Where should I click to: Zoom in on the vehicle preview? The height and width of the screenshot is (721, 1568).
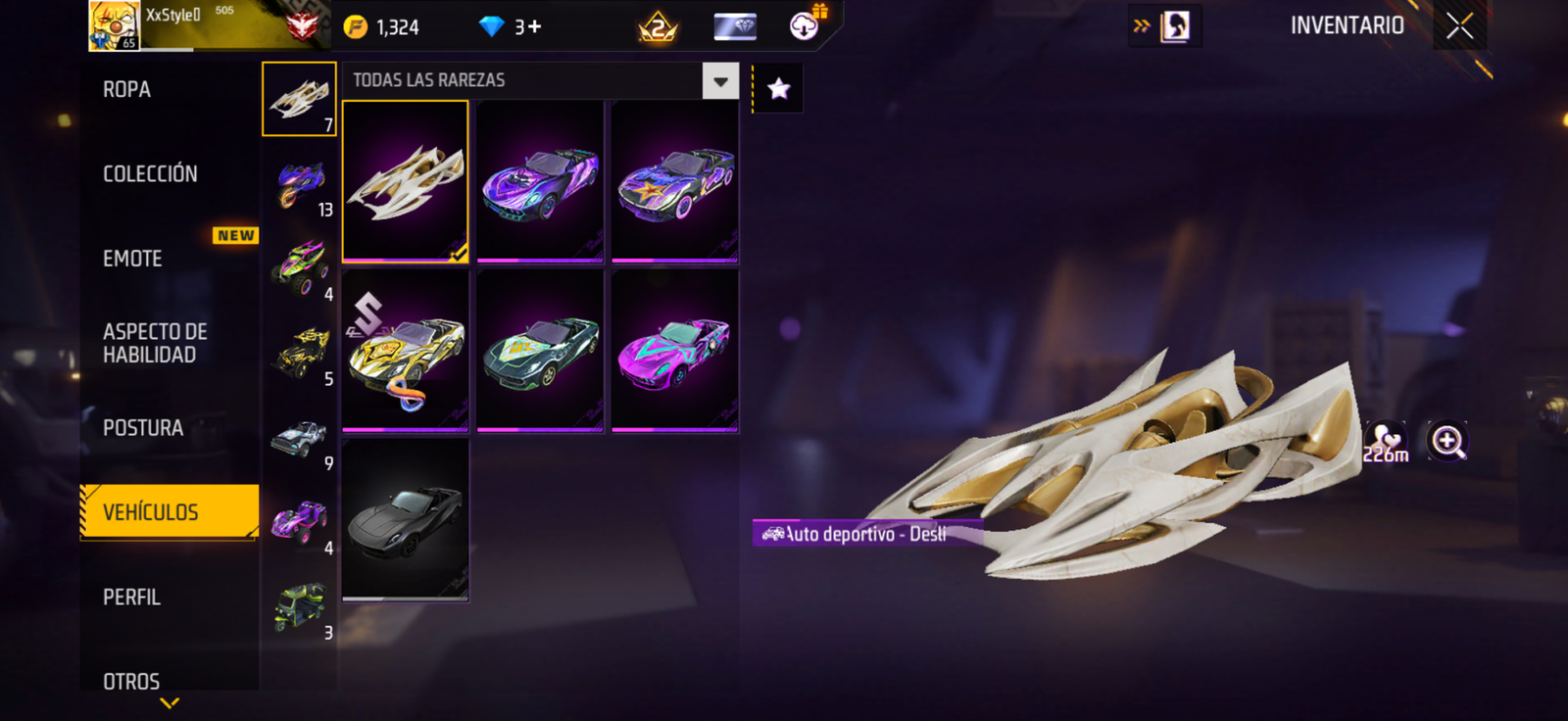click(x=1447, y=442)
